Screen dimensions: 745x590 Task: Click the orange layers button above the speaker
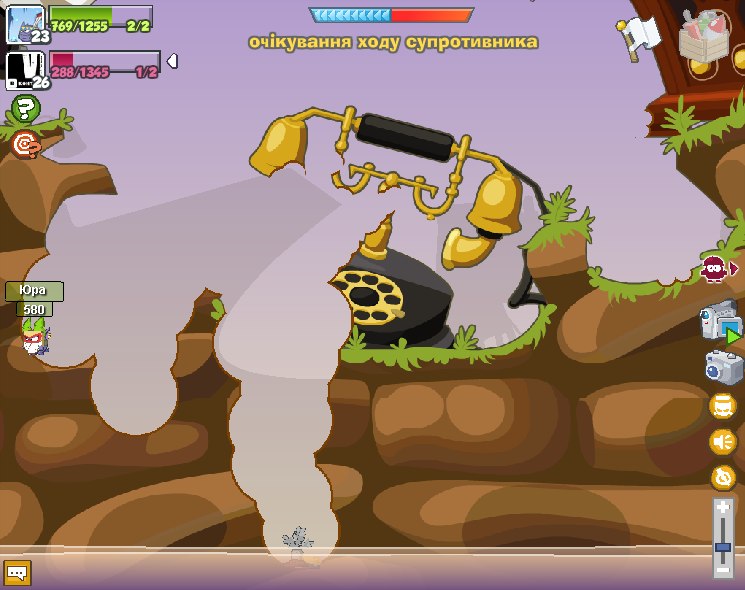[722, 405]
